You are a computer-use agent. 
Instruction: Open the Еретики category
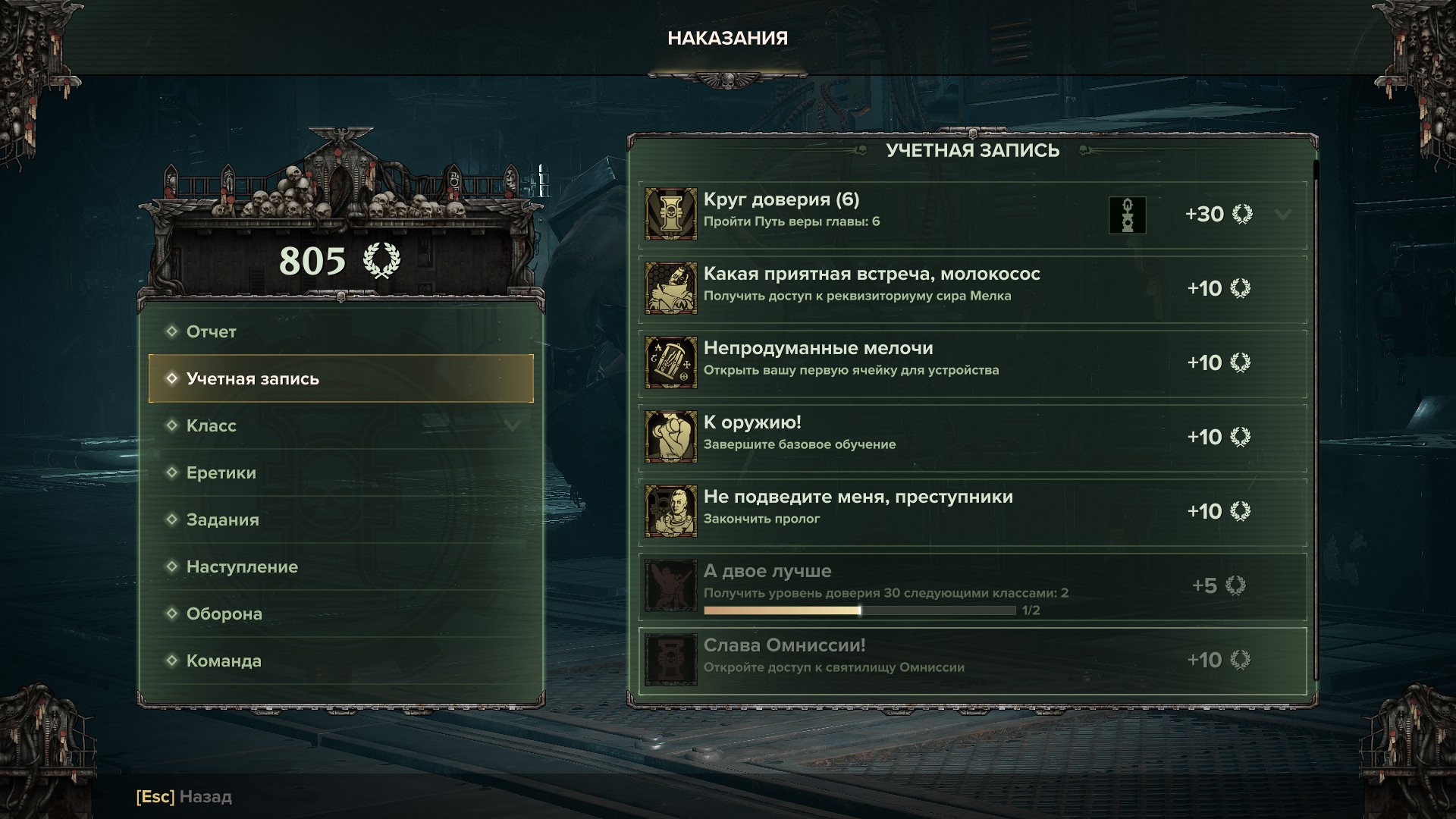click(221, 472)
